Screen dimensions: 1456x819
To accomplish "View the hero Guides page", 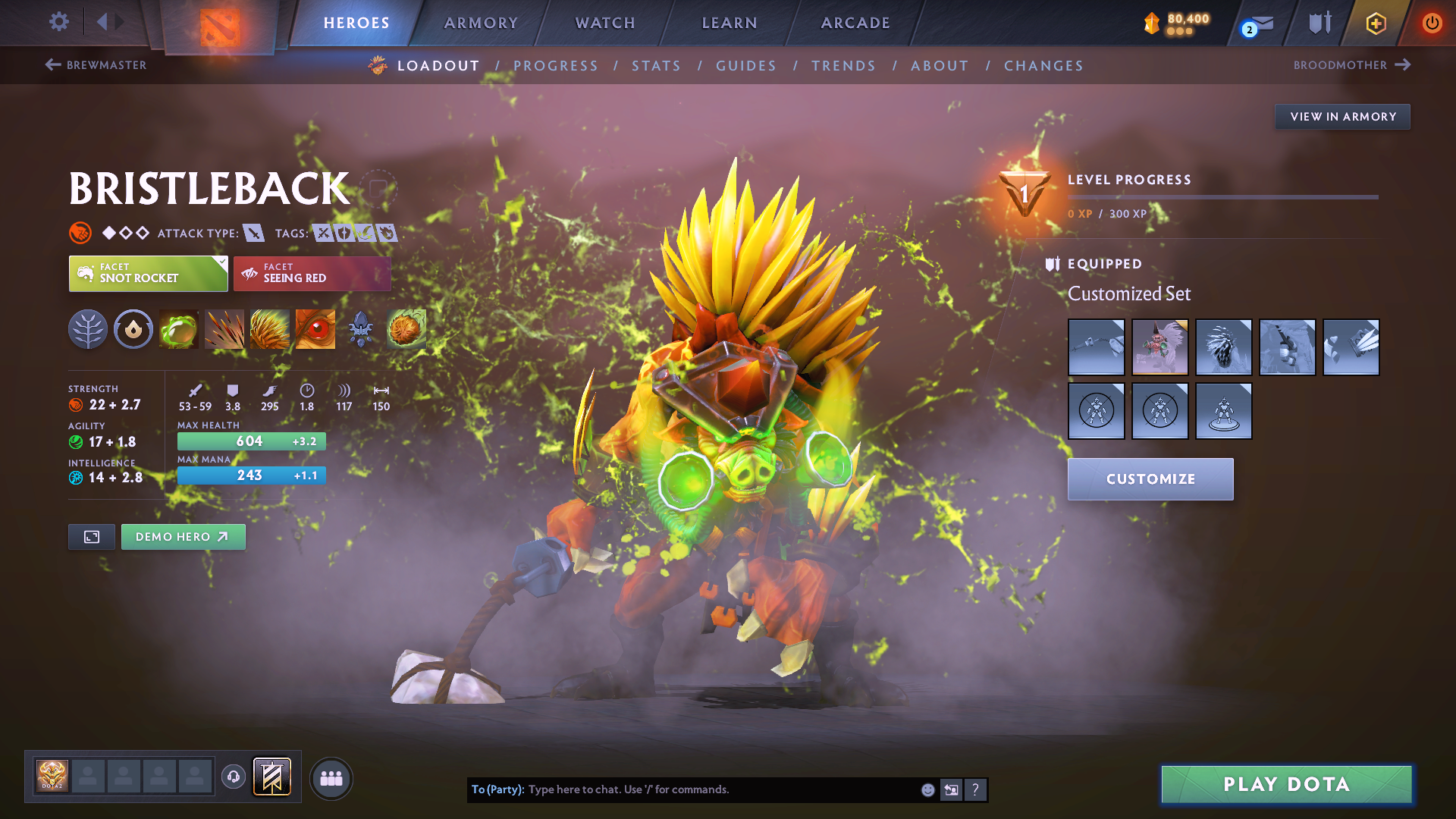I will pos(746,66).
